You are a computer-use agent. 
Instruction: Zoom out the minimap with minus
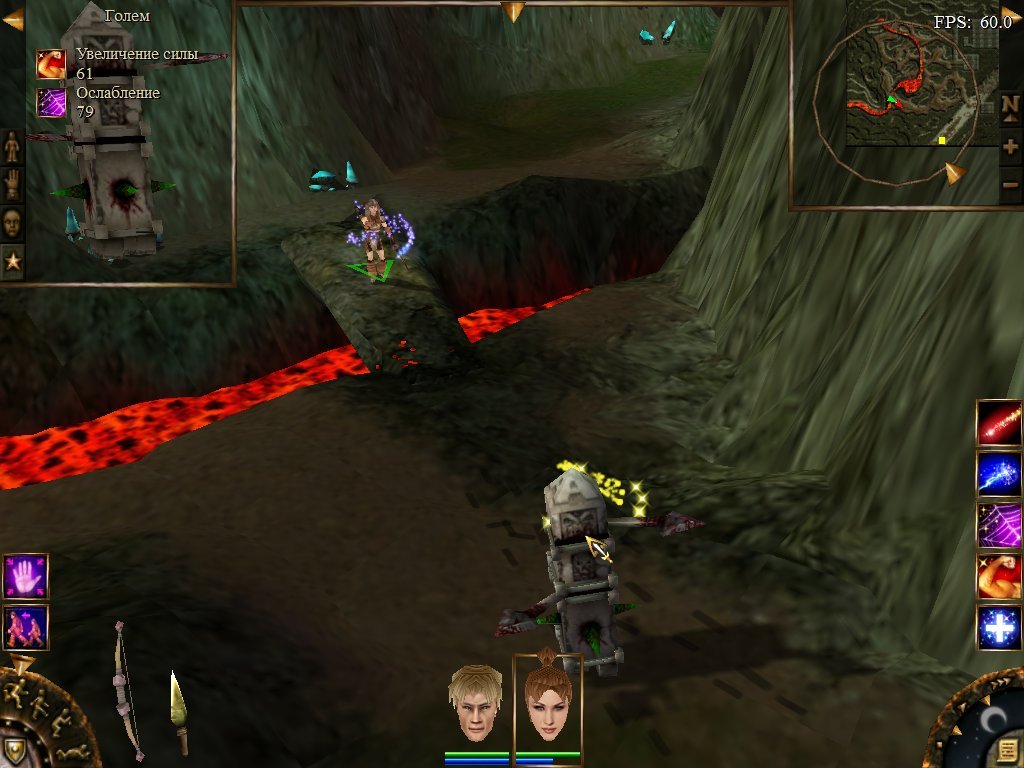[x=1010, y=186]
